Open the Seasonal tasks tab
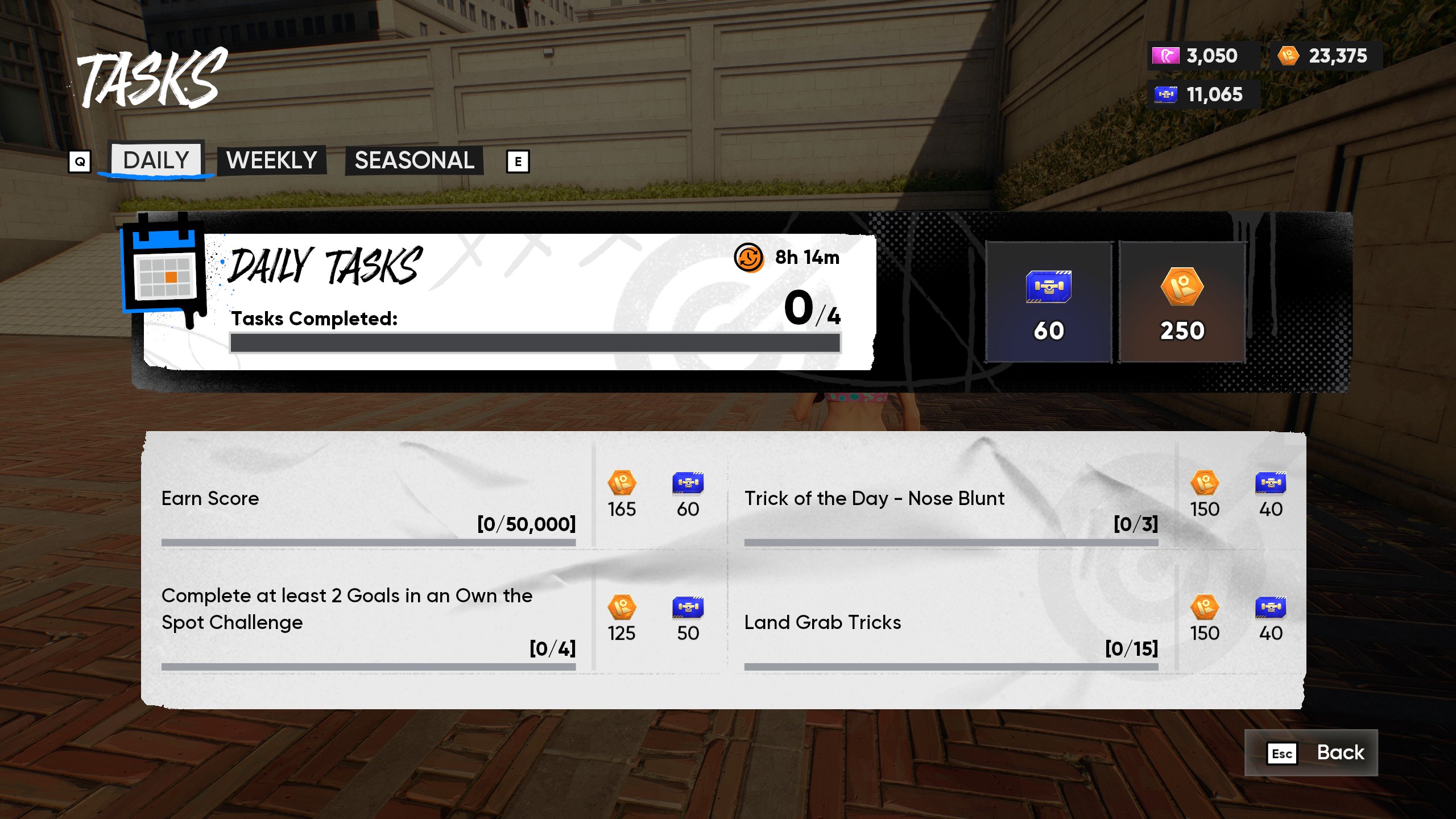Image resolution: width=1456 pixels, height=819 pixels. 414,160
